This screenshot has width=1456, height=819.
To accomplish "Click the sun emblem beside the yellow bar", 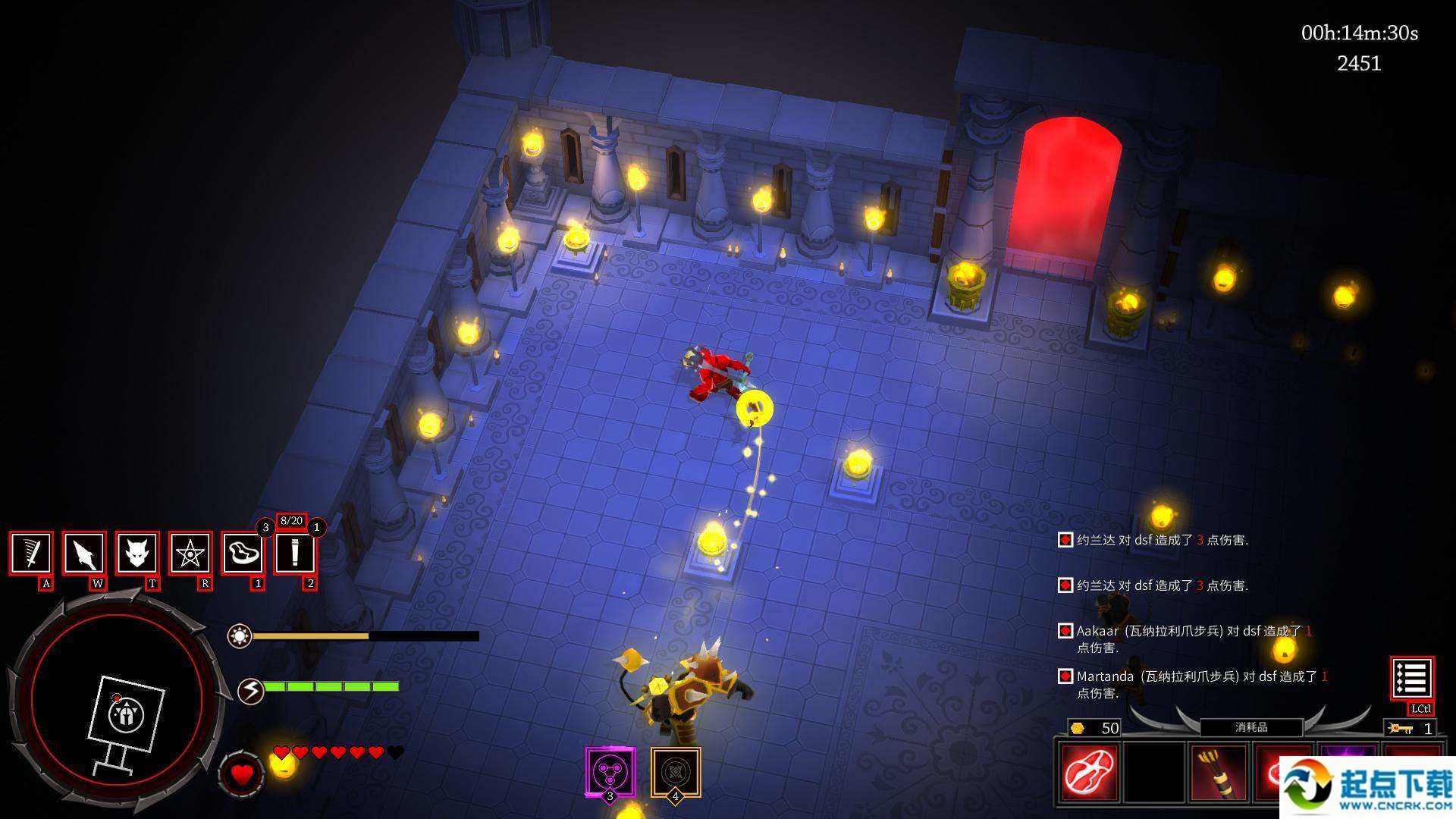I will tap(240, 635).
